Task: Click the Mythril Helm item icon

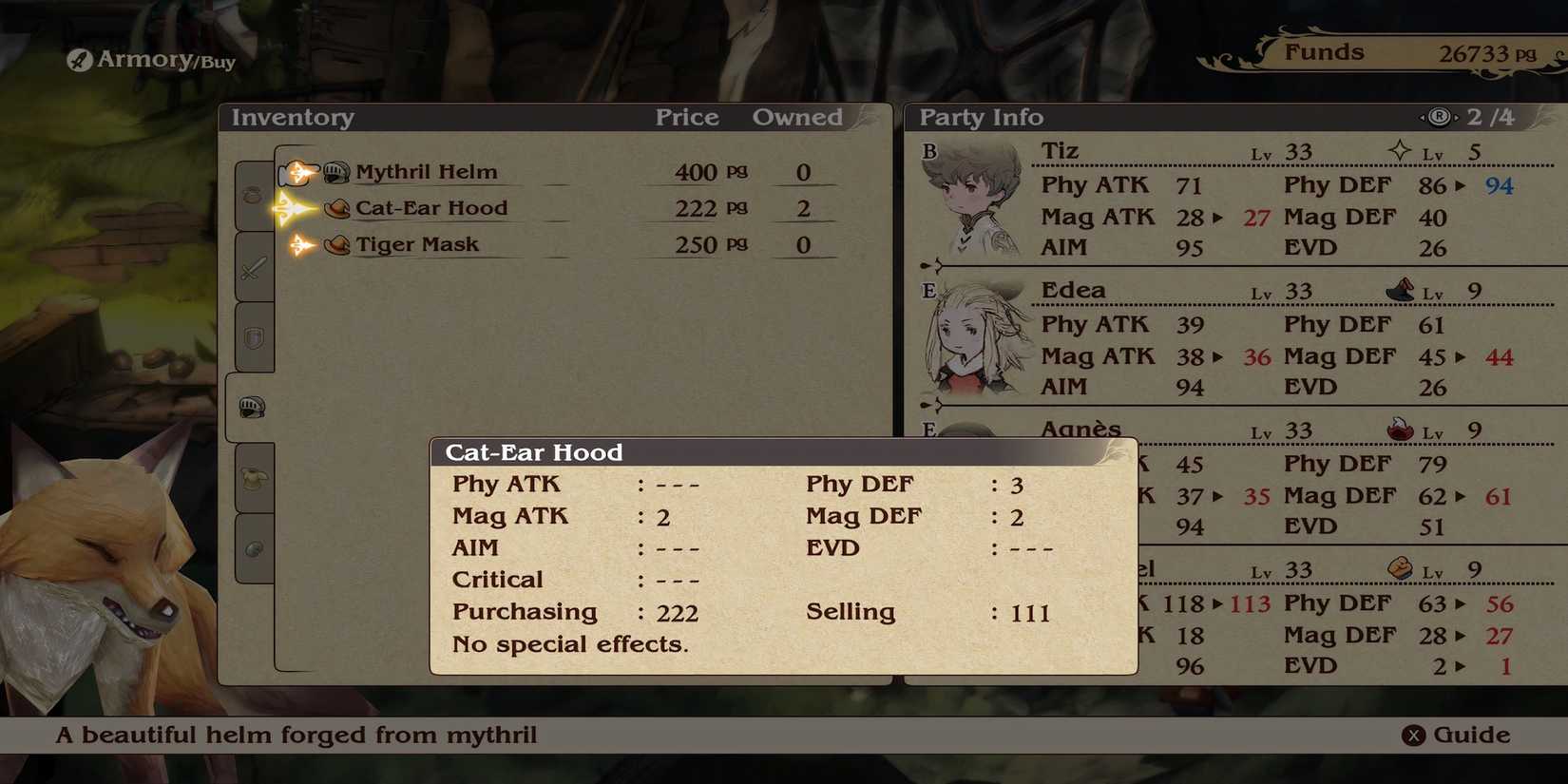Action: click(335, 171)
